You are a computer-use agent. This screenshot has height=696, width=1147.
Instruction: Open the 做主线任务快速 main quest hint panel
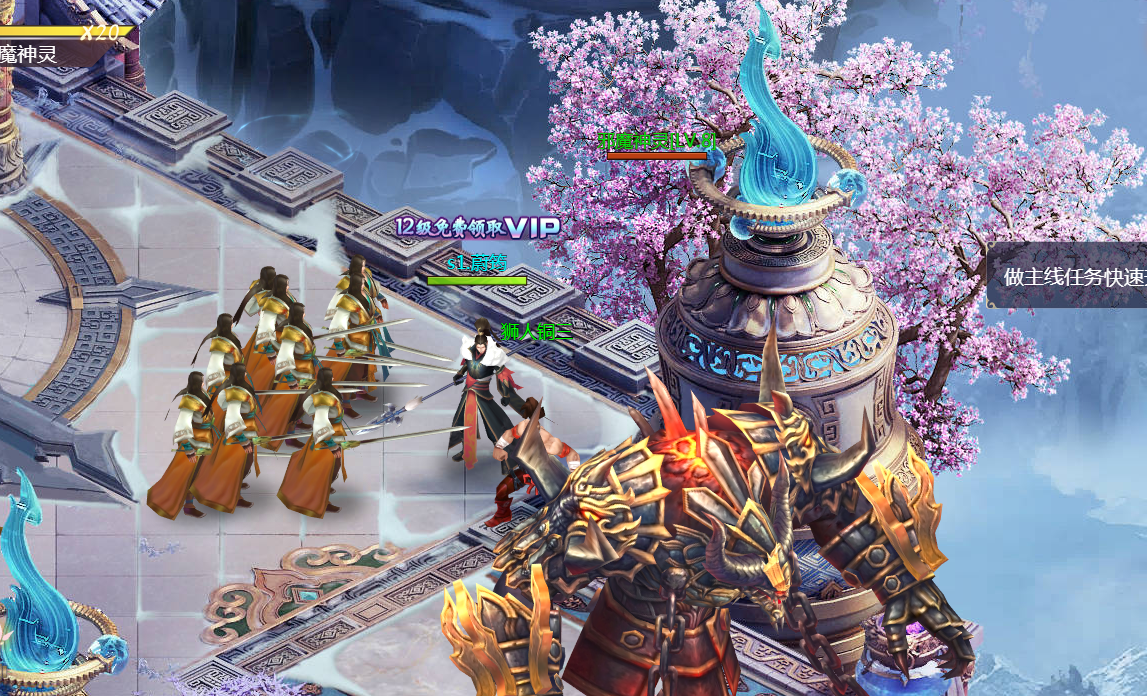[x=1069, y=276]
